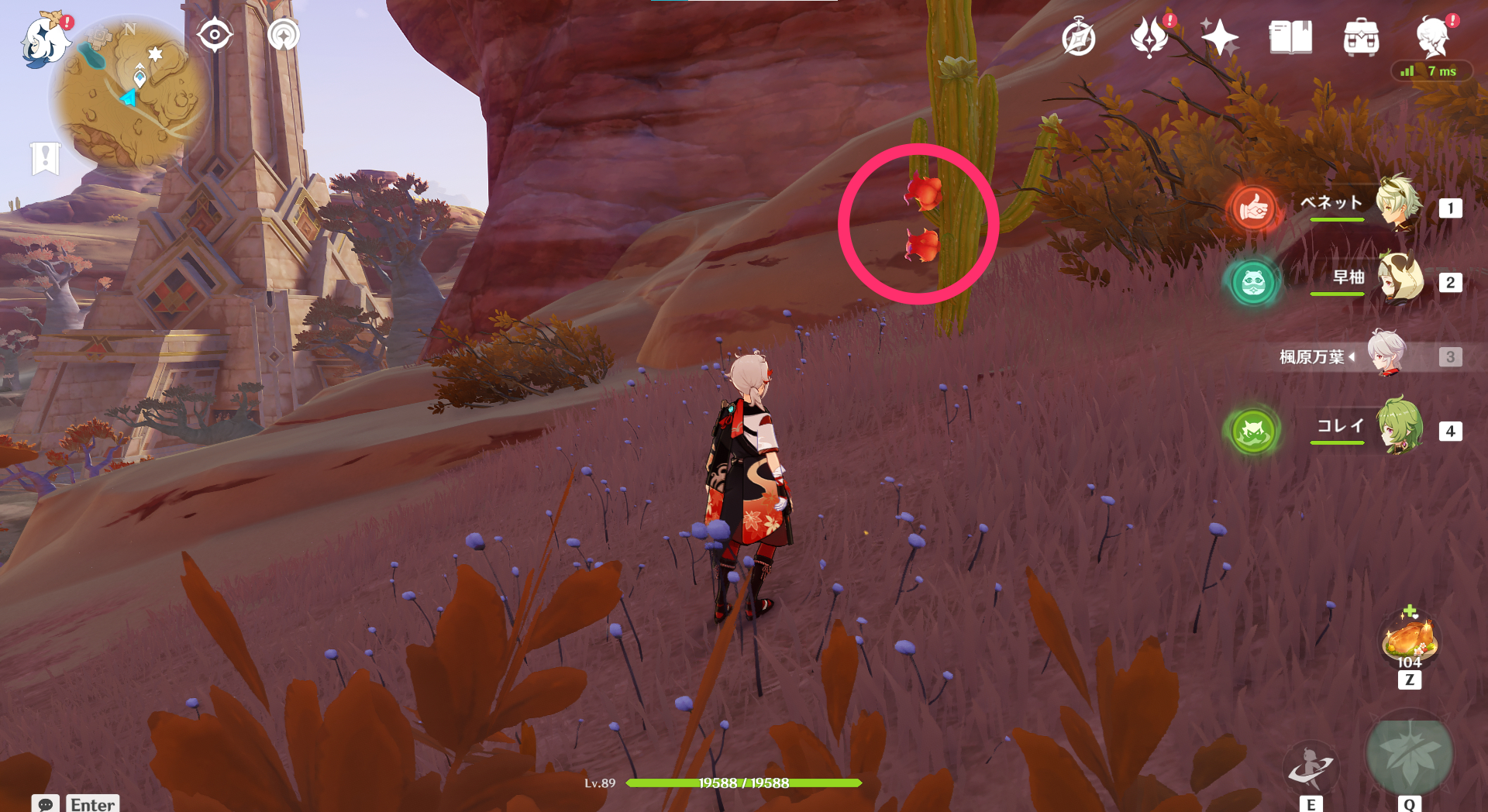Click the arrow next to 楓原万葉's name
Viewport: 1488px width, 812px height.
click(x=1351, y=357)
